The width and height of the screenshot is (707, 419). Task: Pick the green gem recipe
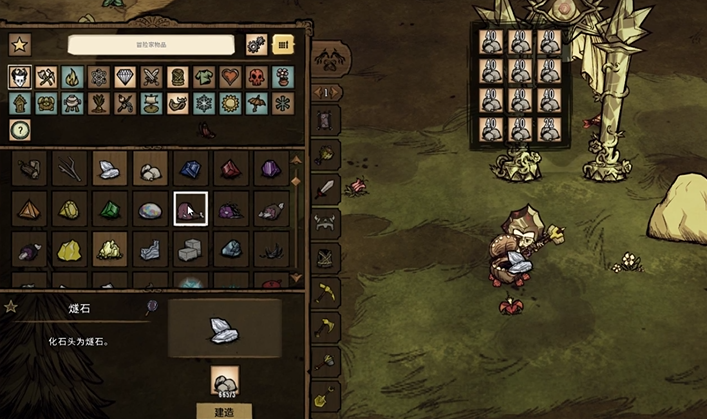[109, 210]
